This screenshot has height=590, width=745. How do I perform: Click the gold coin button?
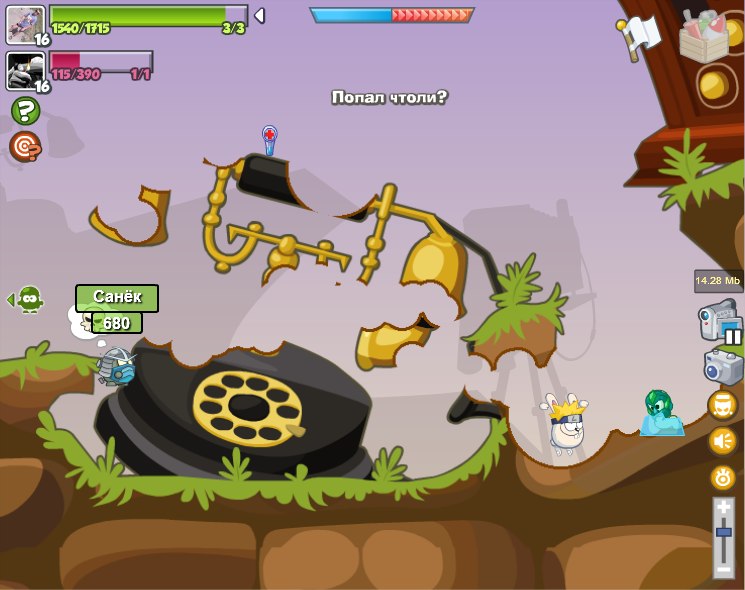(x=714, y=86)
